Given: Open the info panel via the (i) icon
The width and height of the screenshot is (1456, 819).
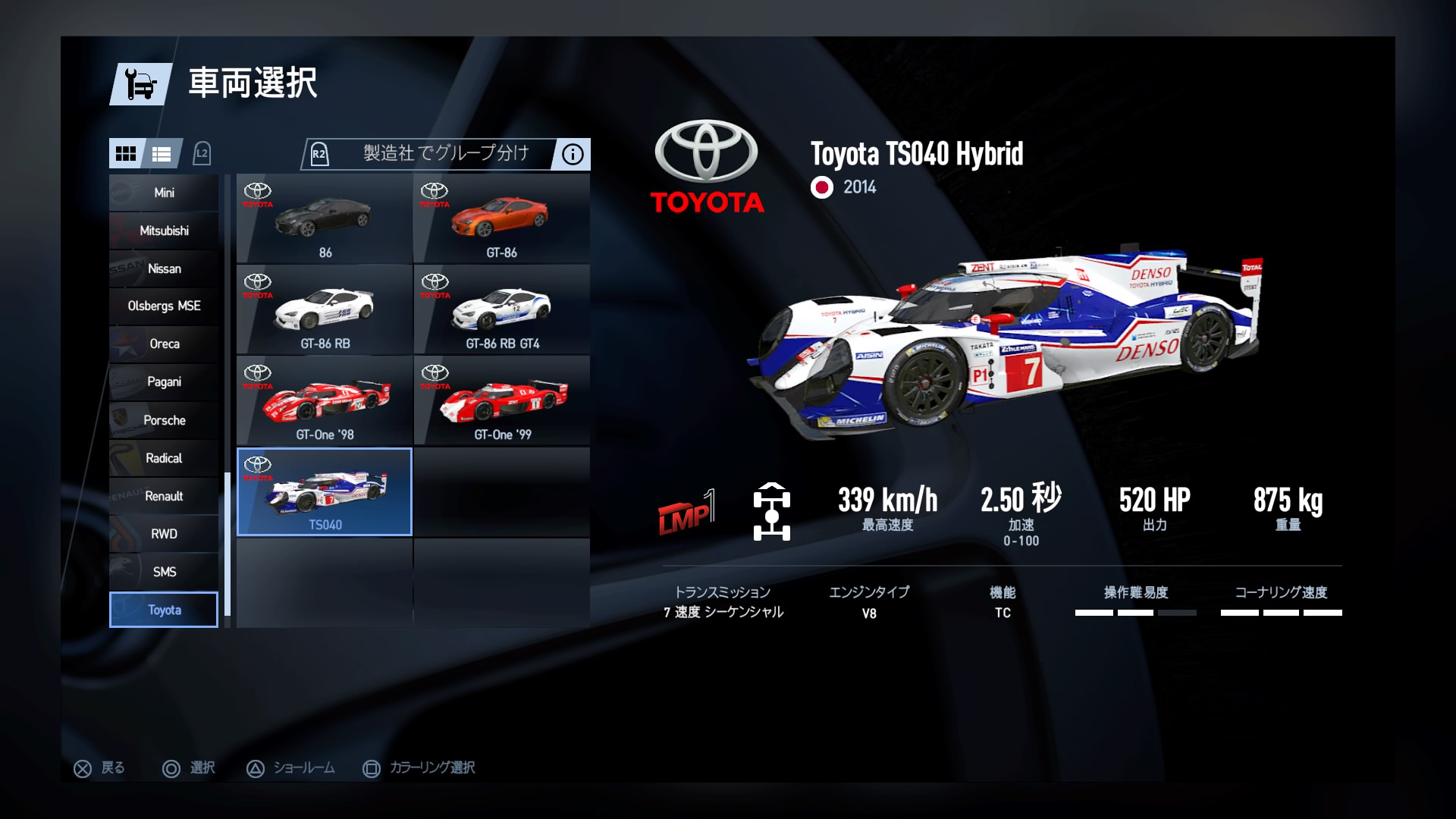Looking at the screenshot, I should (572, 154).
